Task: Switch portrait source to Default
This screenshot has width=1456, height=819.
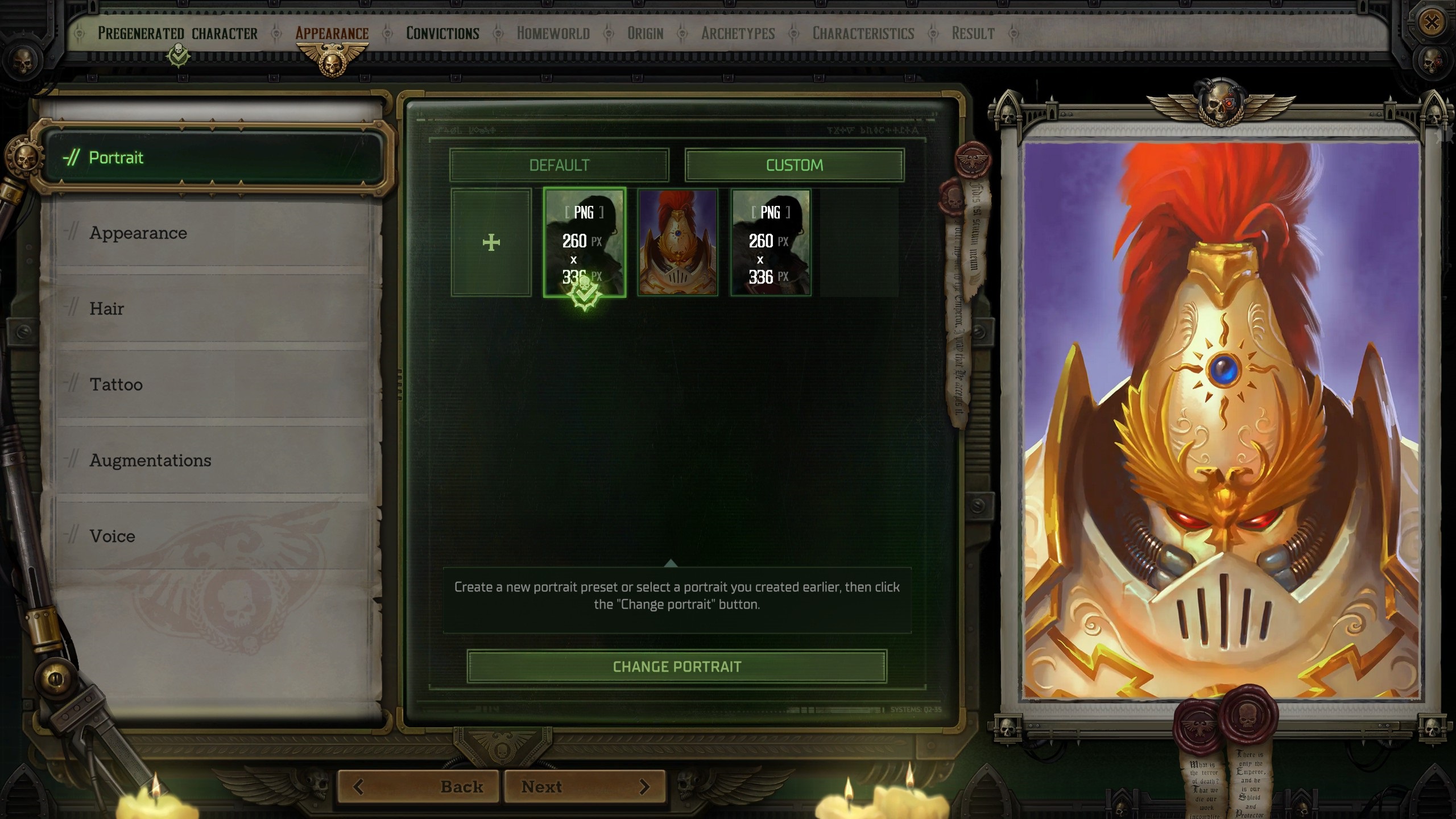Action: [x=560, y=165]
